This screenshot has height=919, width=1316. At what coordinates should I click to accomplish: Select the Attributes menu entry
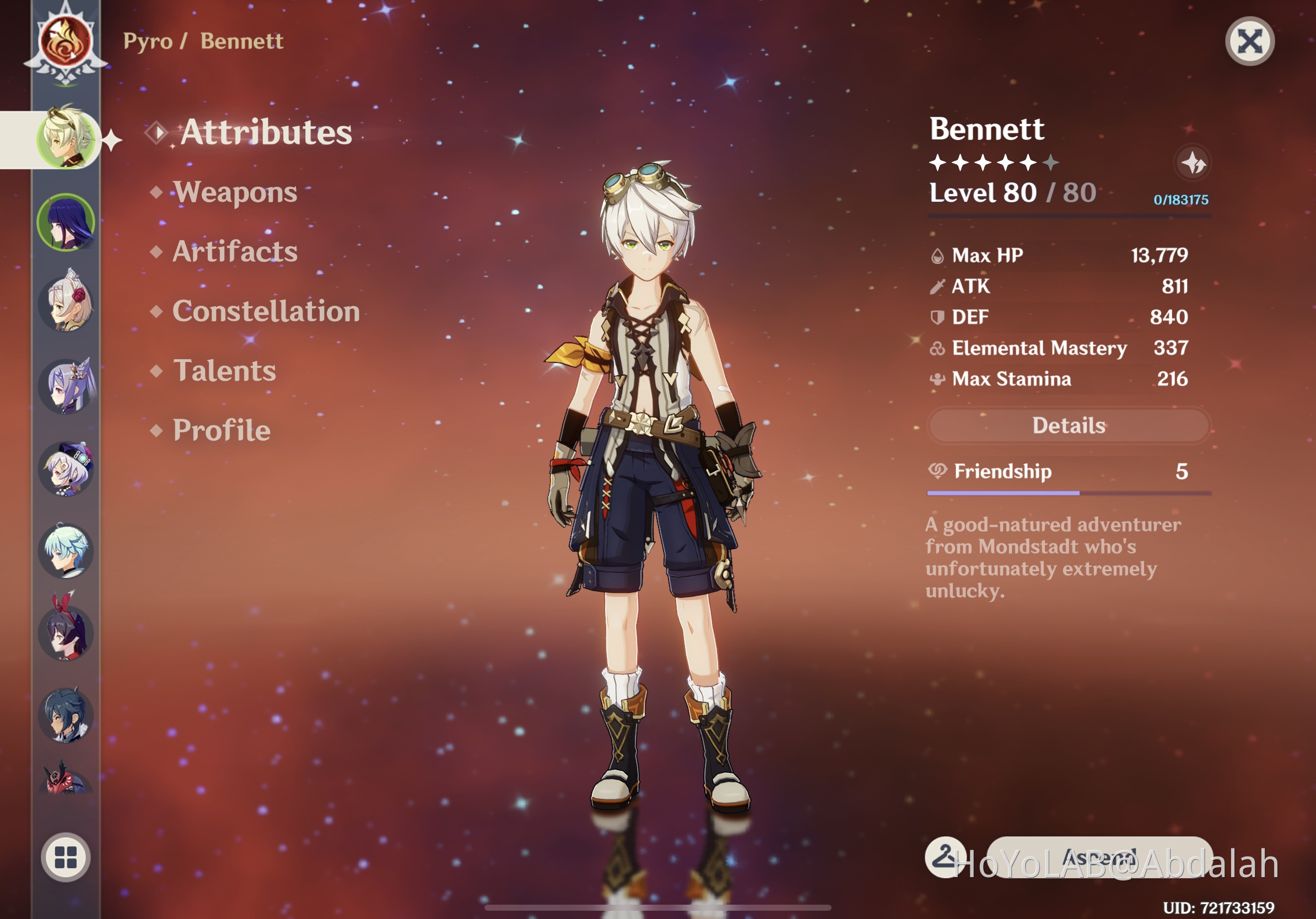tap(266, 132)
